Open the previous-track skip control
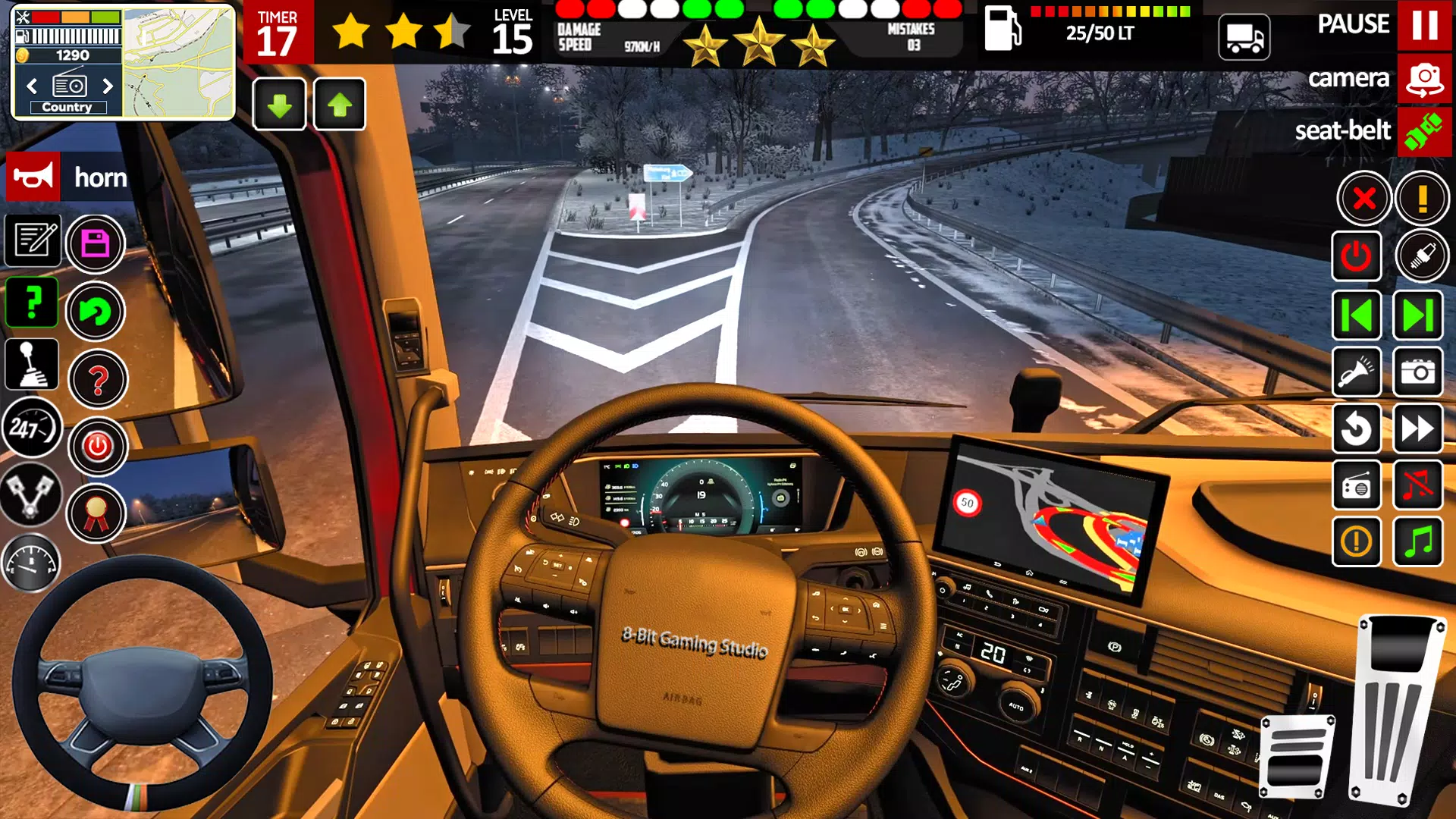Viewport: 1456px width, 819px height. pyautogui.click(x=1357, y=315)
